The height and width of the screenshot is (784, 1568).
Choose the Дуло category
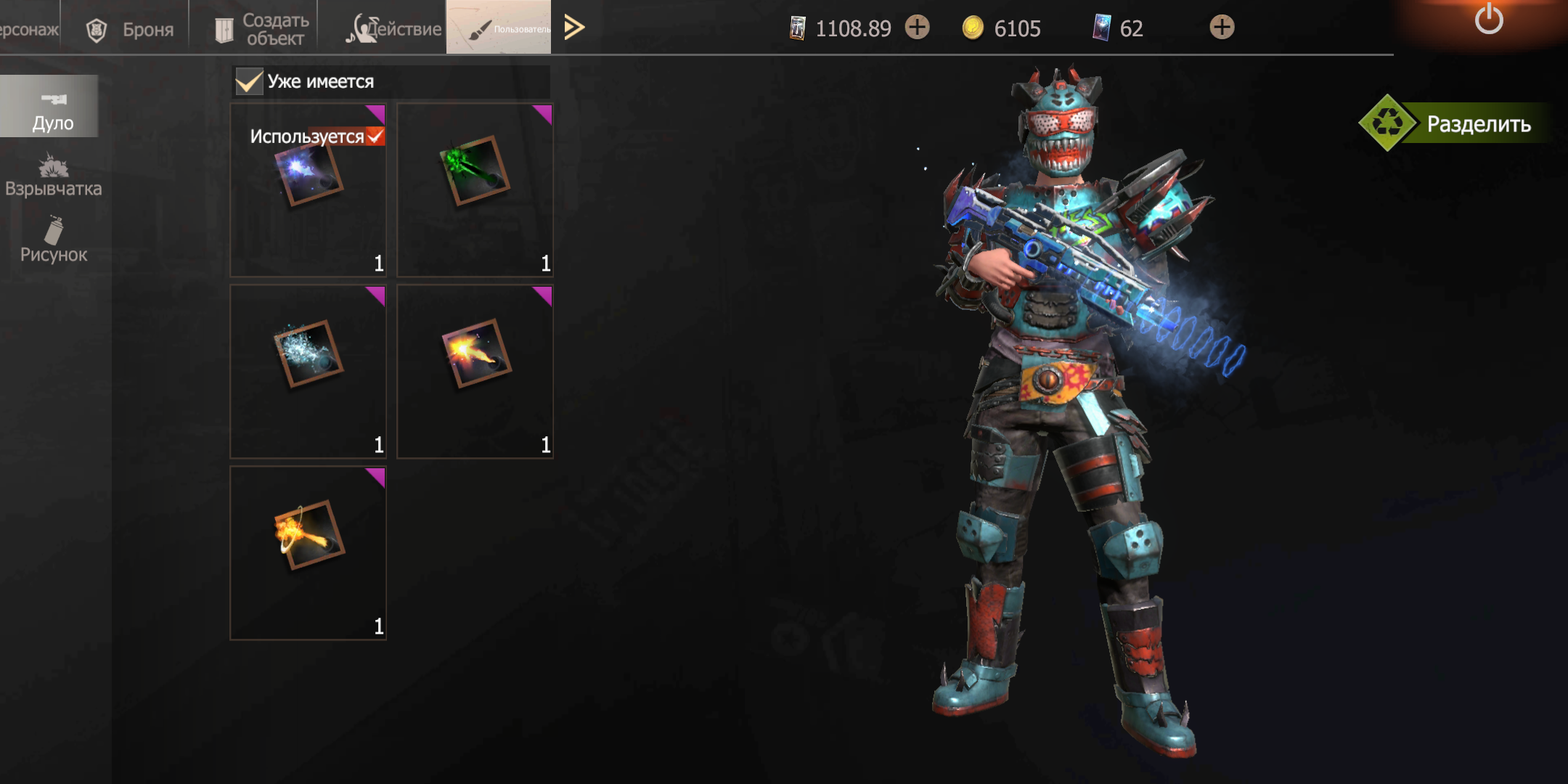(52, 109)
